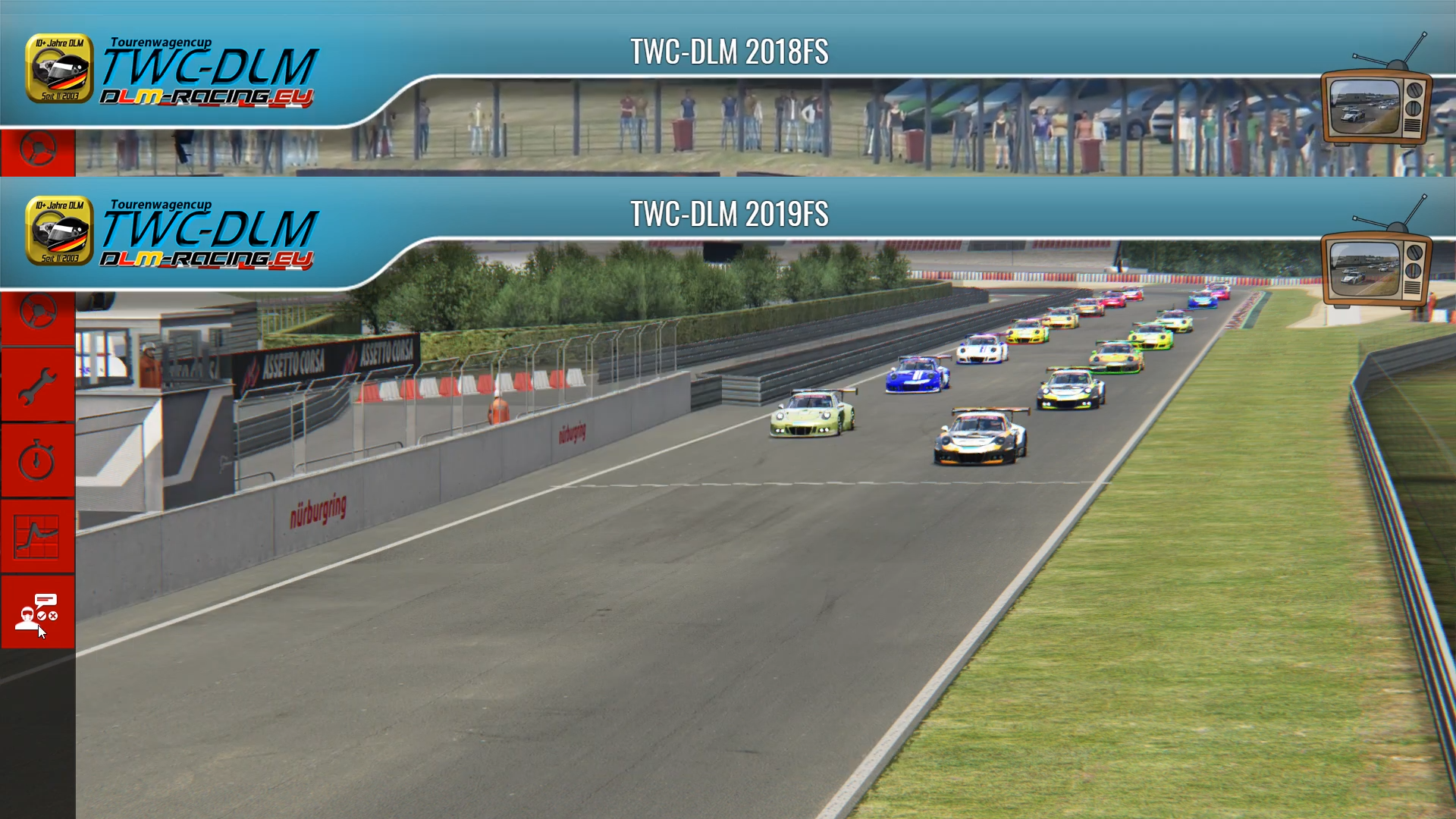View the line graph statistics icon

click(37, 536)
